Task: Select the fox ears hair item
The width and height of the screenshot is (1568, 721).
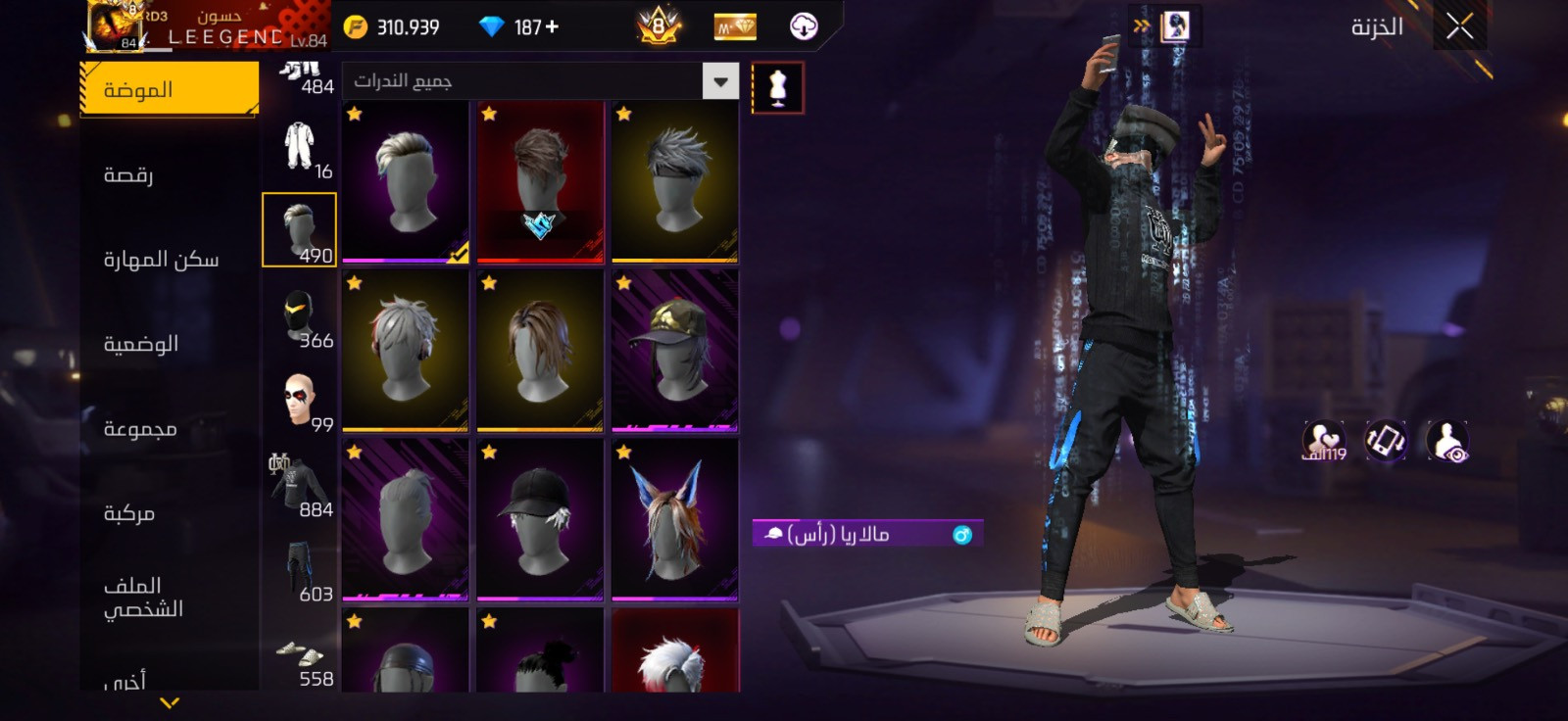Action: pyautogui.click(x=674, y=519)
